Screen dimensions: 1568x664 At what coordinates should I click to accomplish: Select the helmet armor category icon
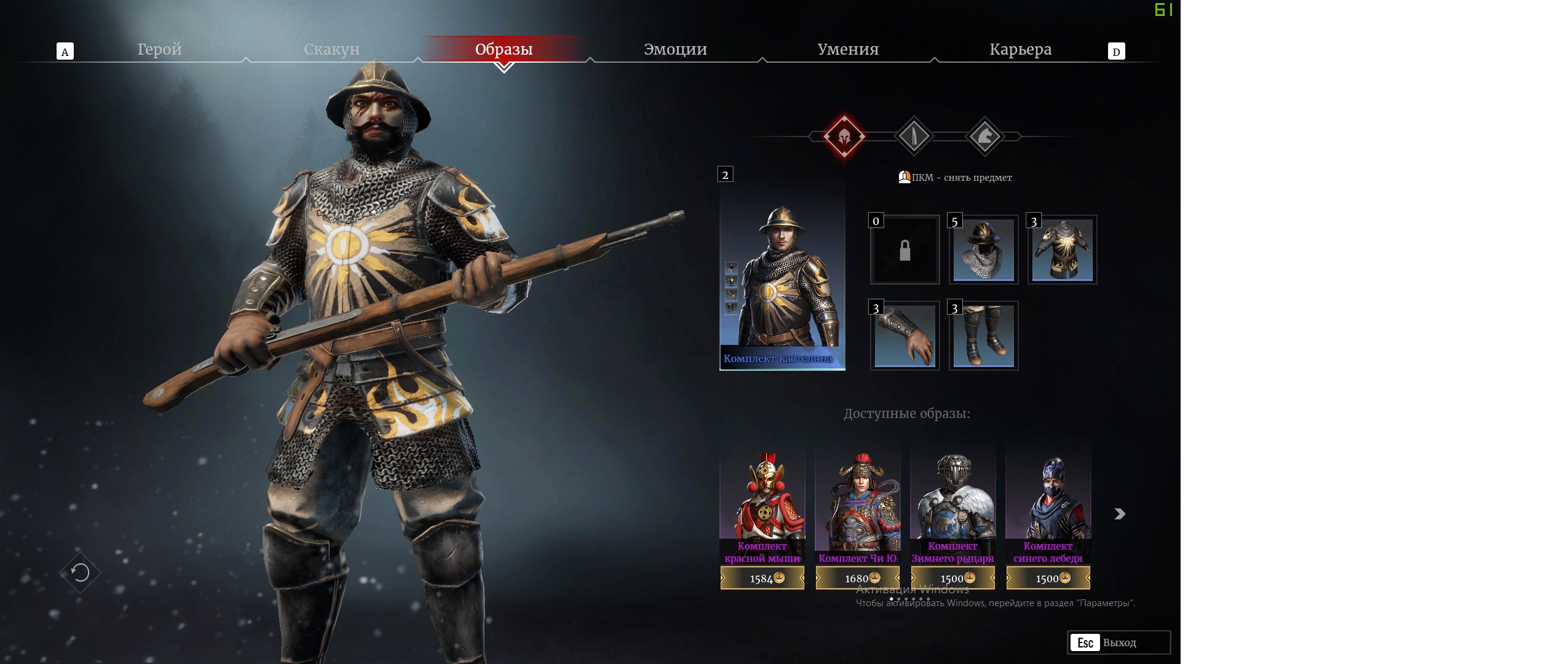(x=844, y=136)
